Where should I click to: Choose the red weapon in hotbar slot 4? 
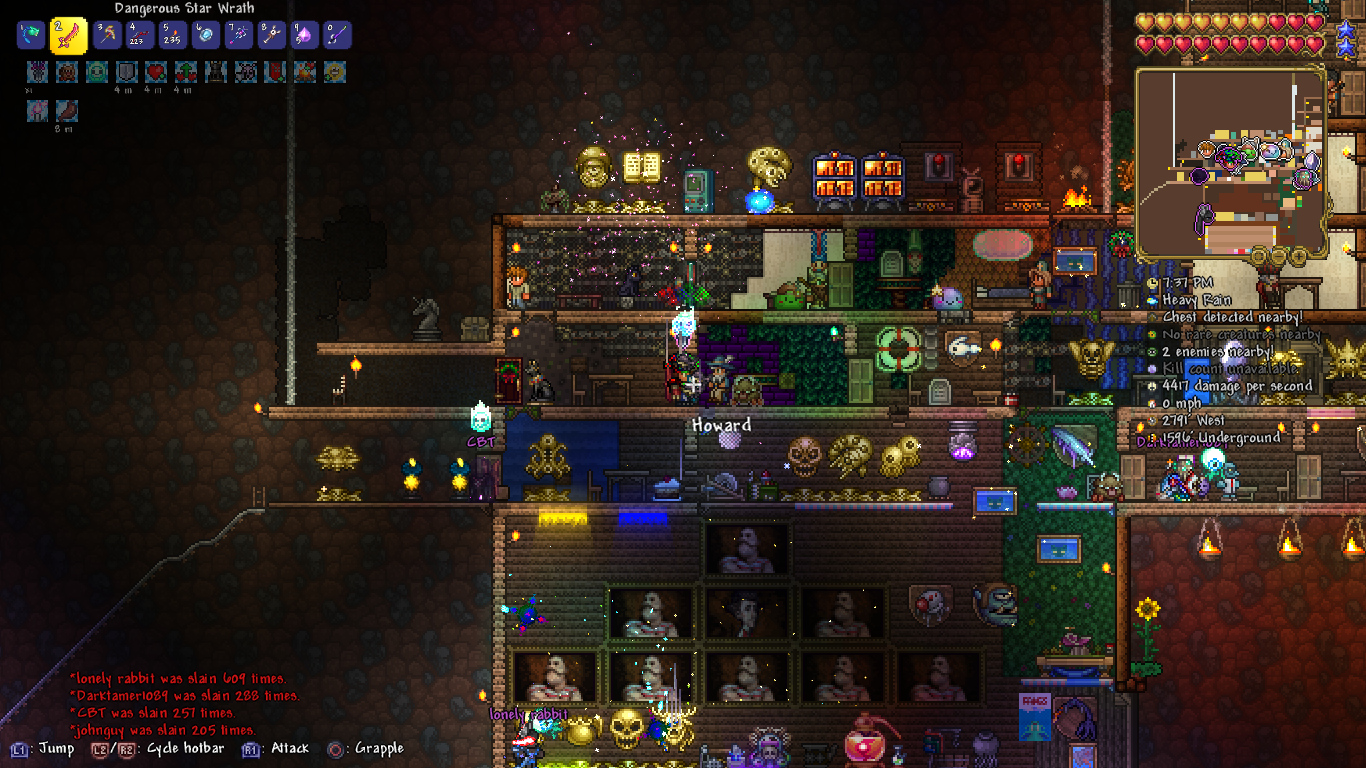point(140,36)
